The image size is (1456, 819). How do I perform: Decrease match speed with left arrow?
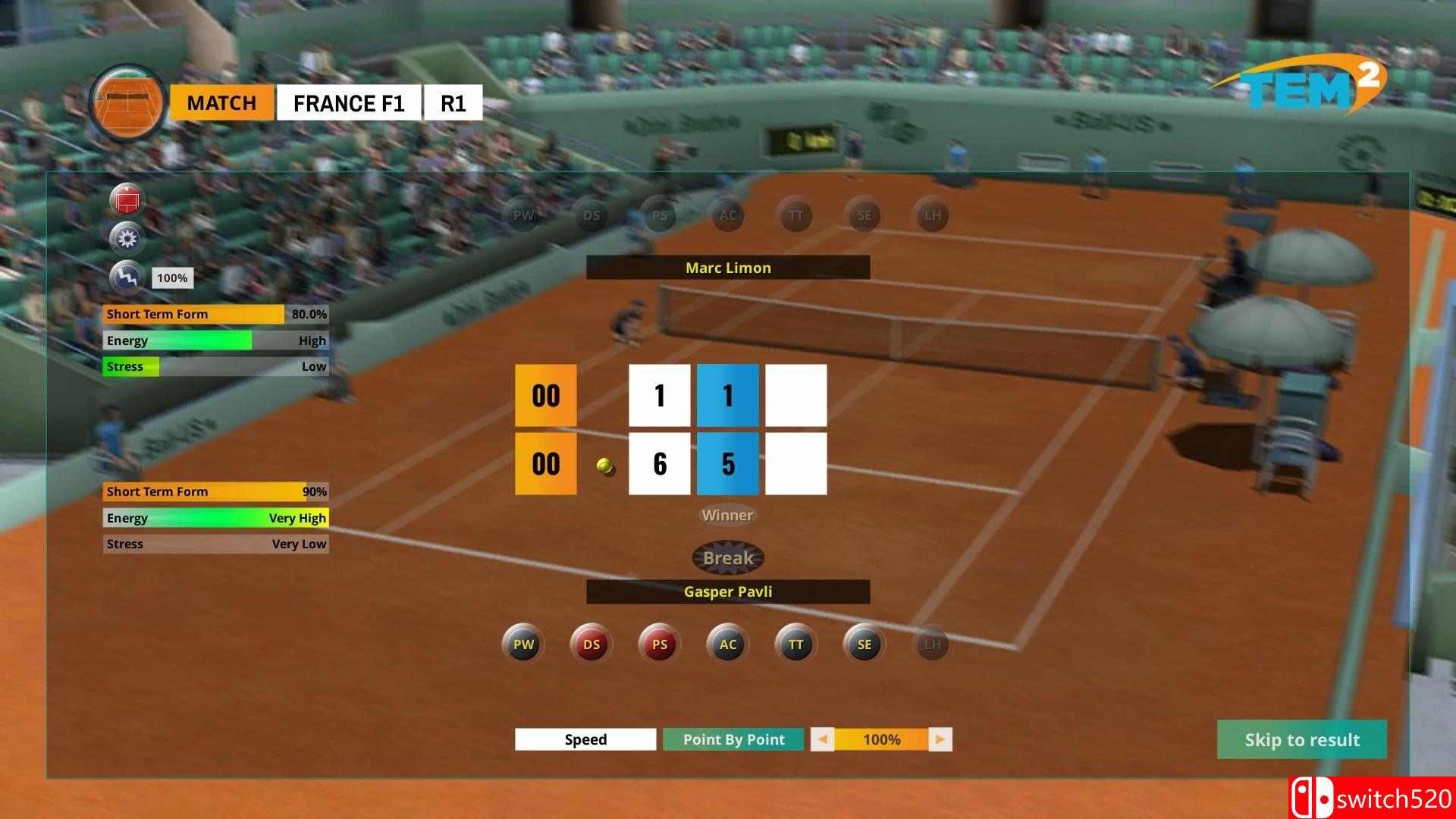822,739
